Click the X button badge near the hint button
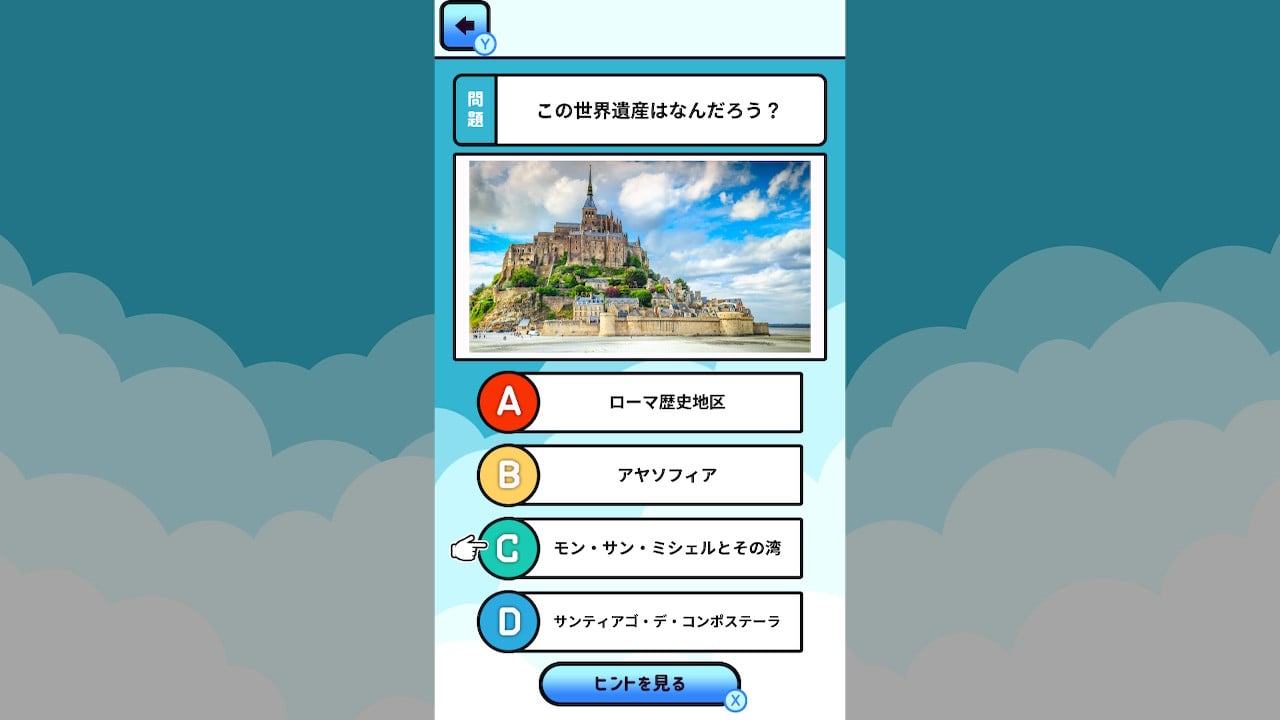This screenshot has height=720, width=1280. [735, 702]
